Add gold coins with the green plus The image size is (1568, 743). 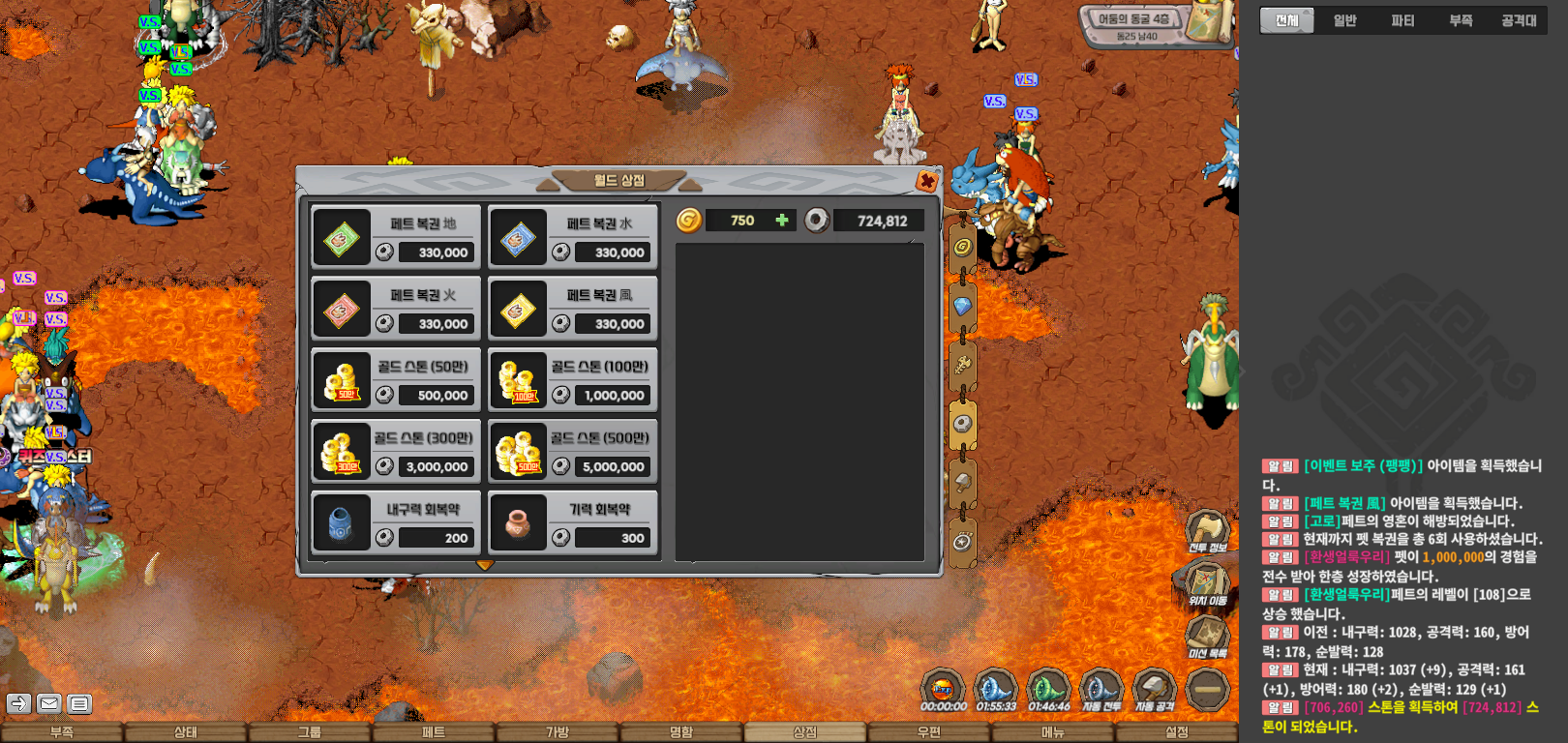coord(782,221)
